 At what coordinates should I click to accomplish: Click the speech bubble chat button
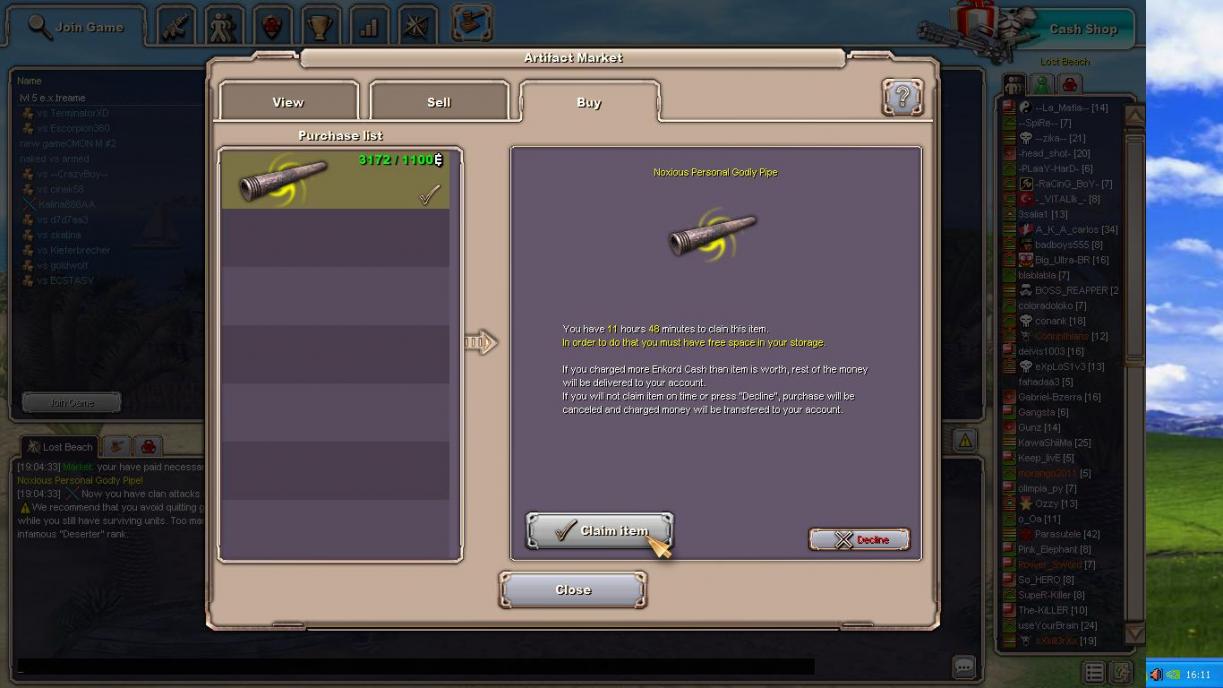tap(963, 666)
